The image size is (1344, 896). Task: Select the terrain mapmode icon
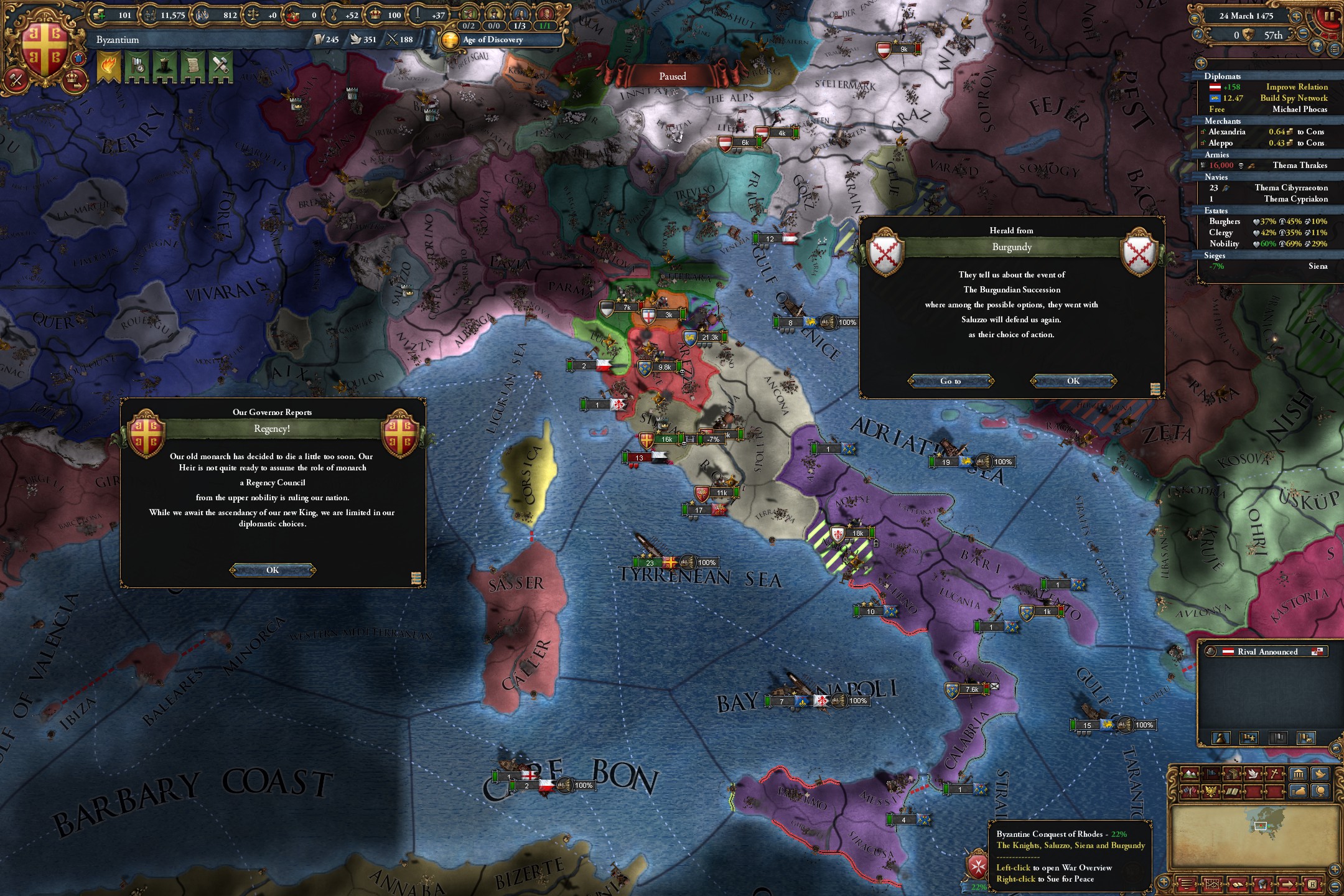point(1188,773)
